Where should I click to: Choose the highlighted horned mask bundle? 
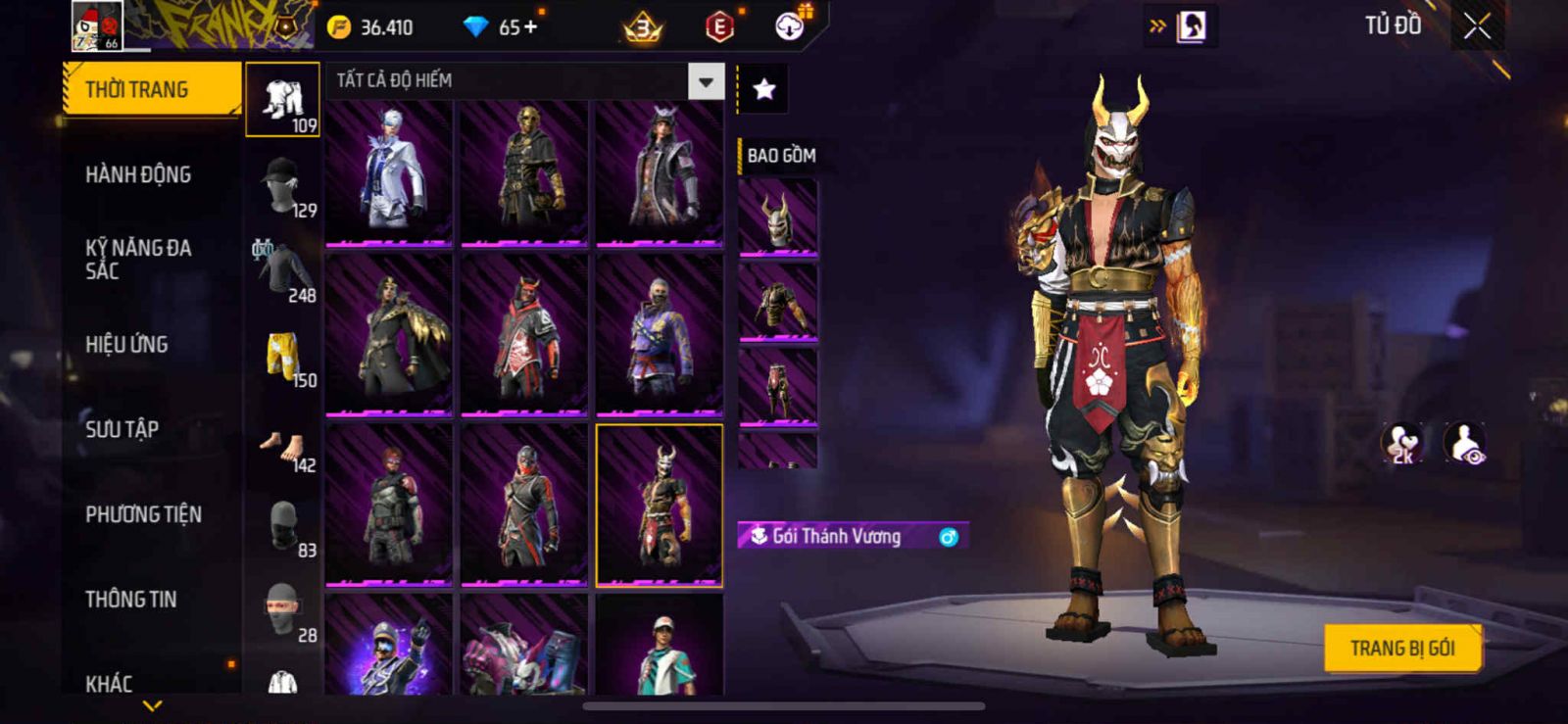[x=660, y=506]
